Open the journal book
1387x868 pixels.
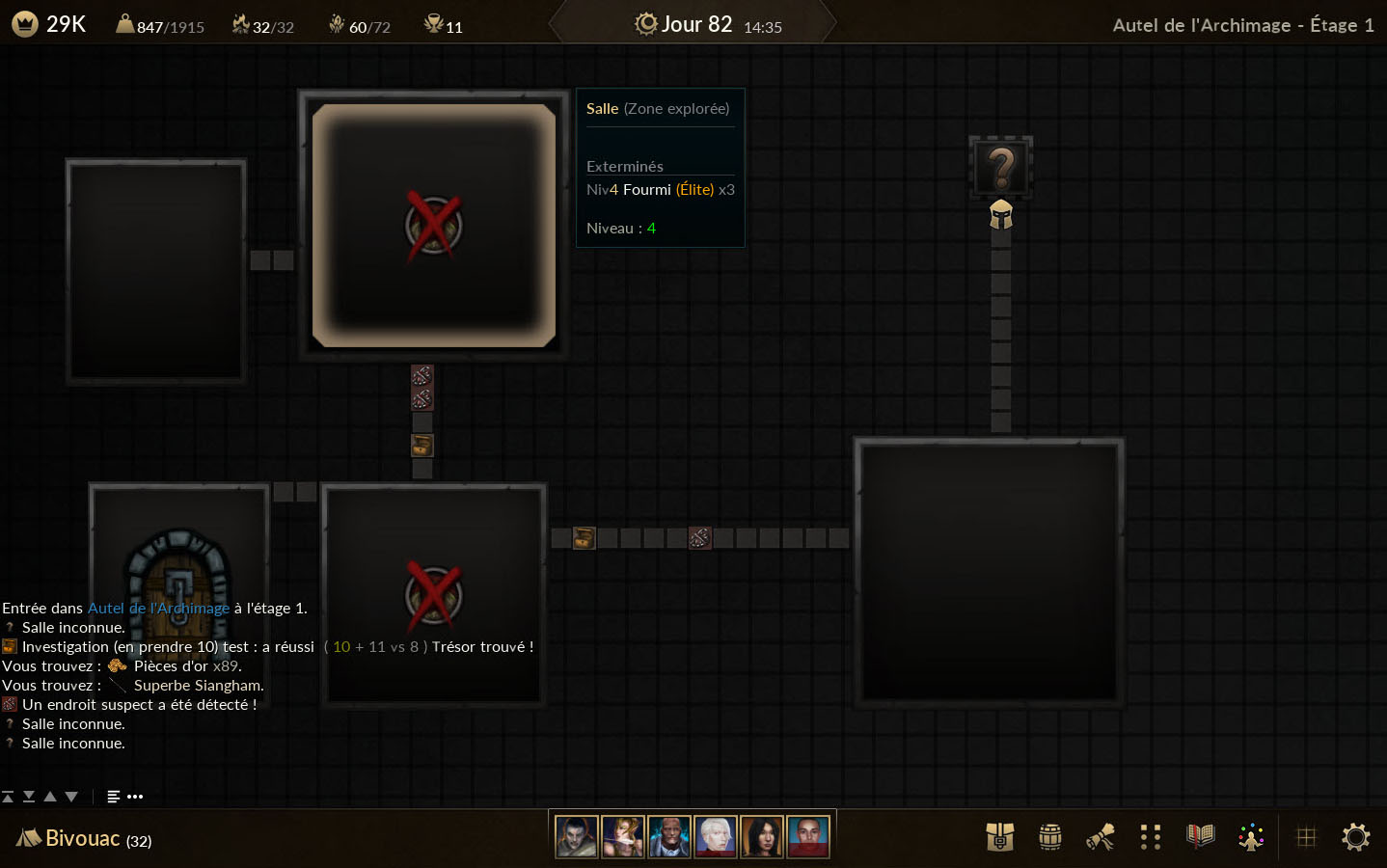pyautogui.click(x=1200, y=836)
